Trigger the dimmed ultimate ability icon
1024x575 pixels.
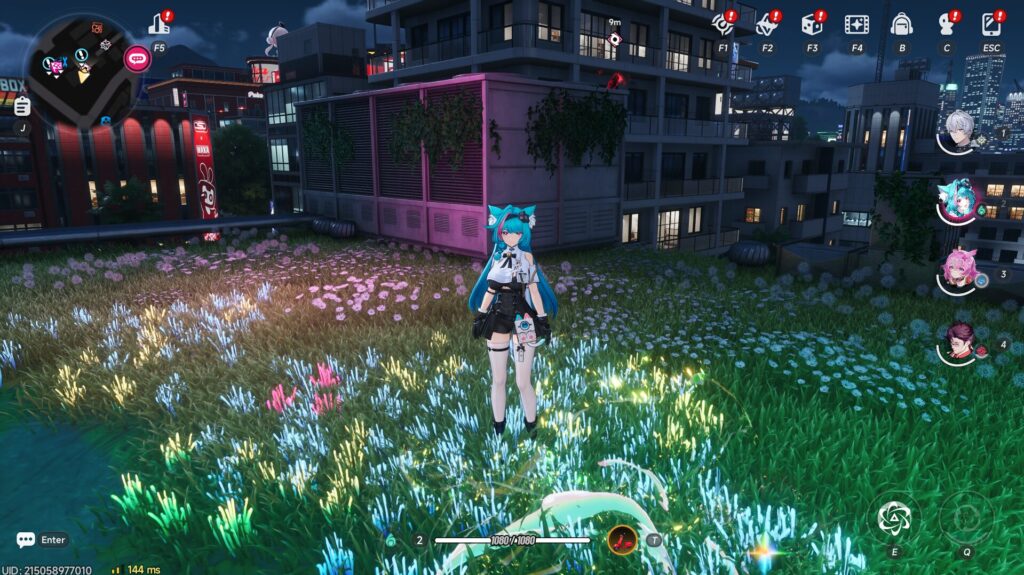pyautogui.click(x=966, y=517)
